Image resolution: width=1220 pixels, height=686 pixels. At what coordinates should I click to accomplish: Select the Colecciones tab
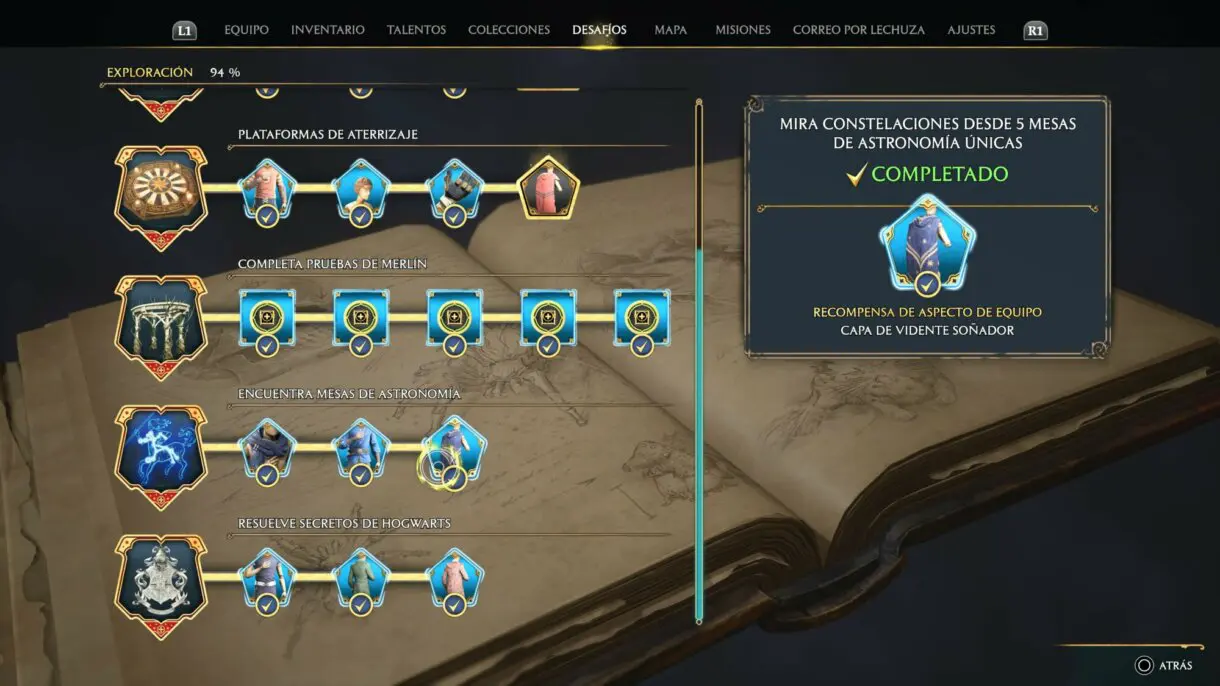coord(509,30)
